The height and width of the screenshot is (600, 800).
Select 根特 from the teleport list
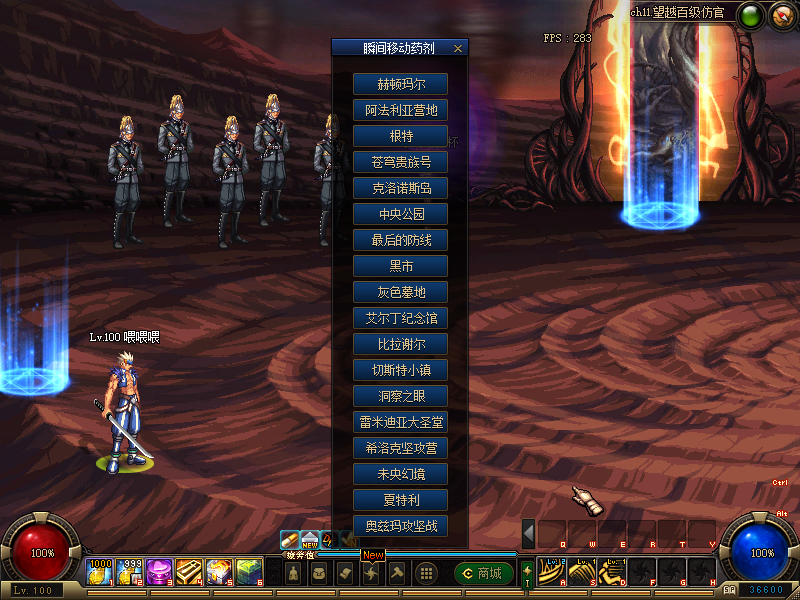coord(400,136)
